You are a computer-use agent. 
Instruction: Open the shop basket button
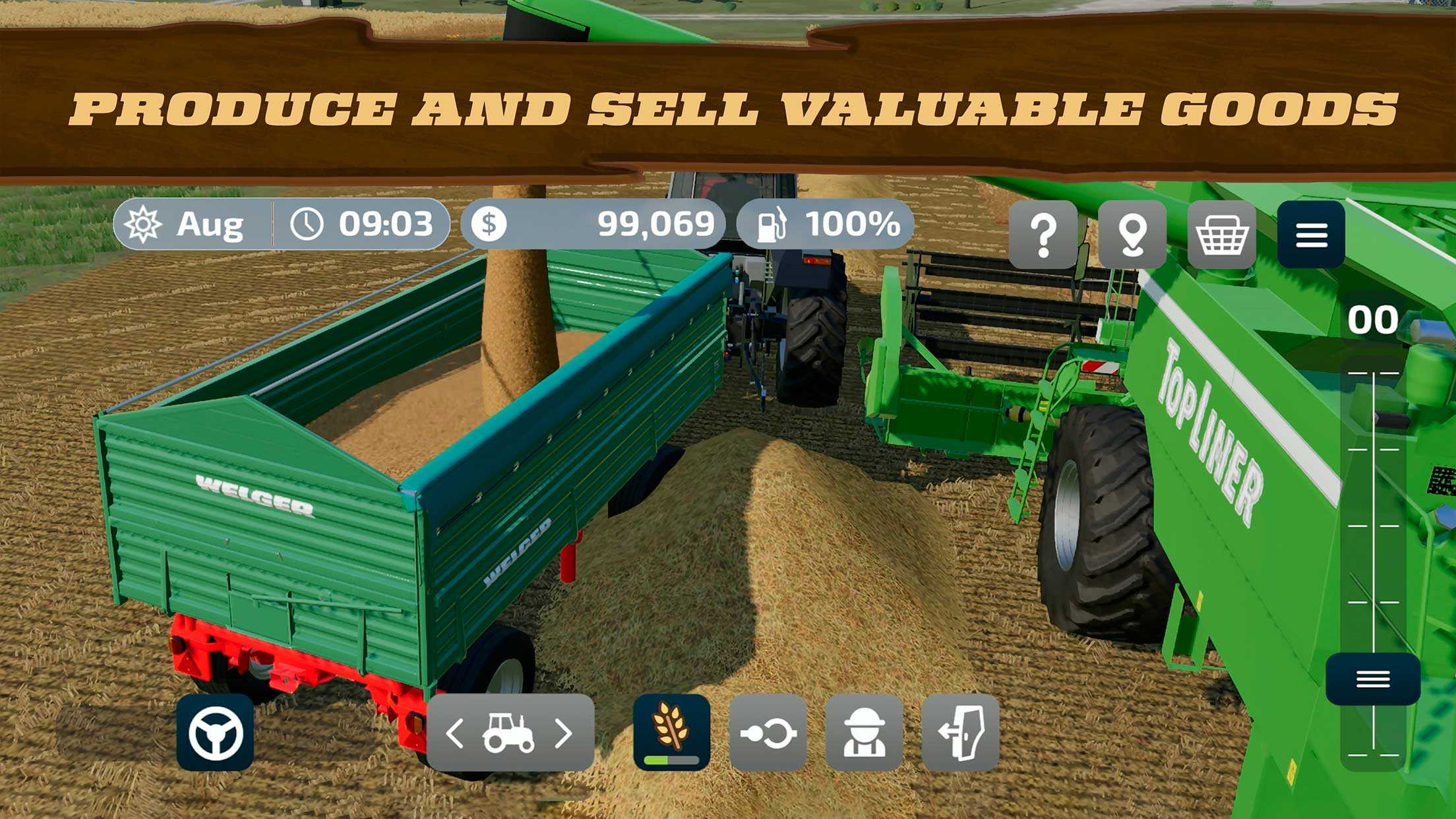pos(1222,235)
